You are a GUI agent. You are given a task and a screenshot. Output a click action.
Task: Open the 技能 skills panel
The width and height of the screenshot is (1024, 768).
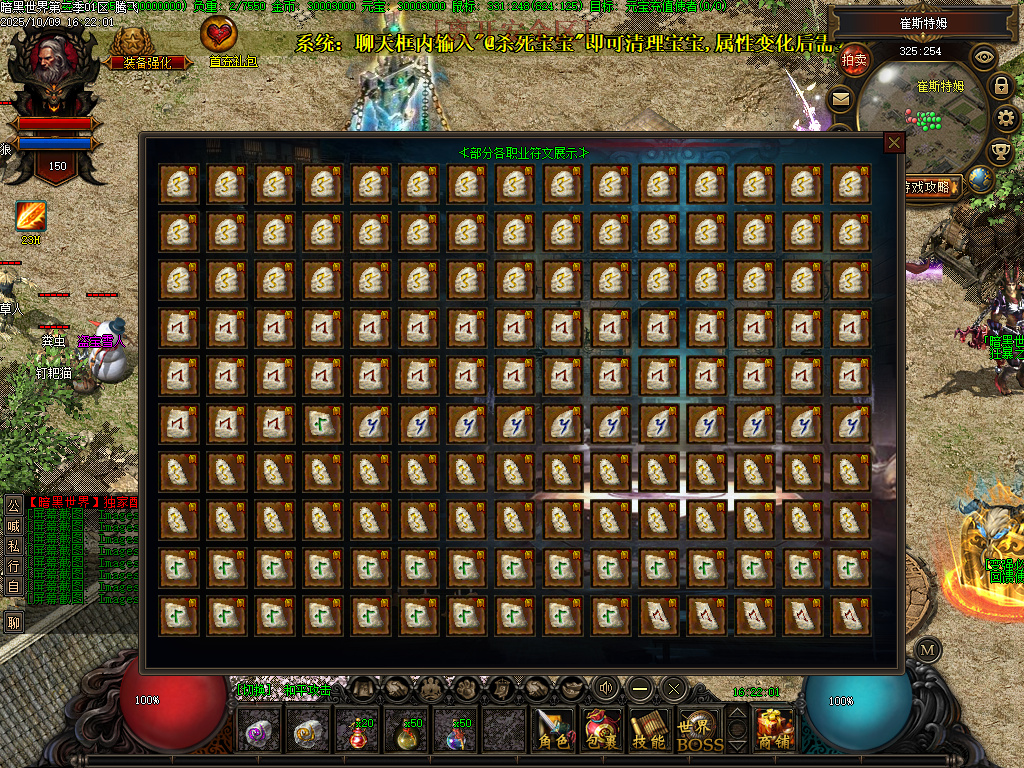tap(650, 730)
